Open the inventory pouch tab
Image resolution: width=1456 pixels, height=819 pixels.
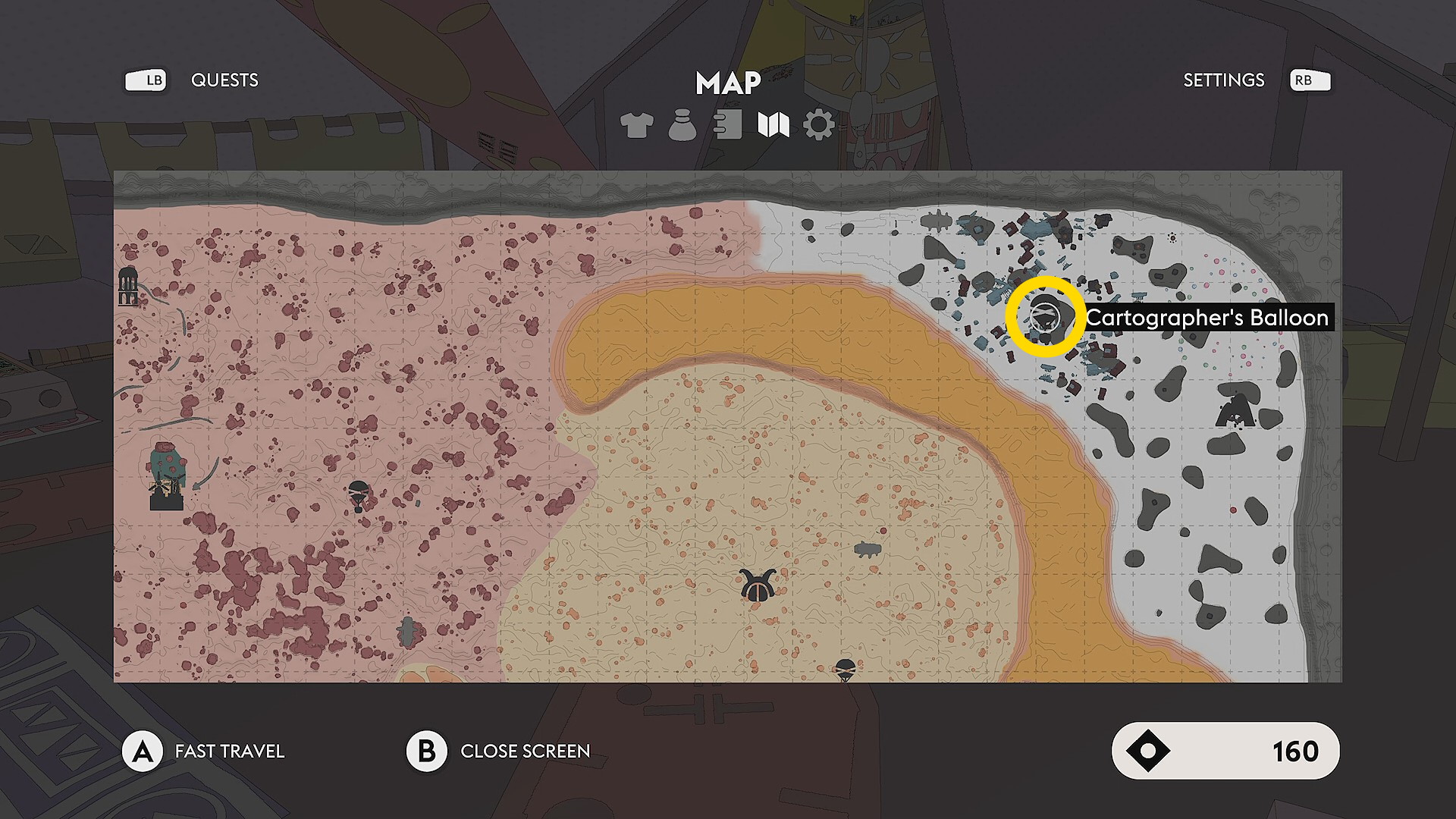[682, 125]
